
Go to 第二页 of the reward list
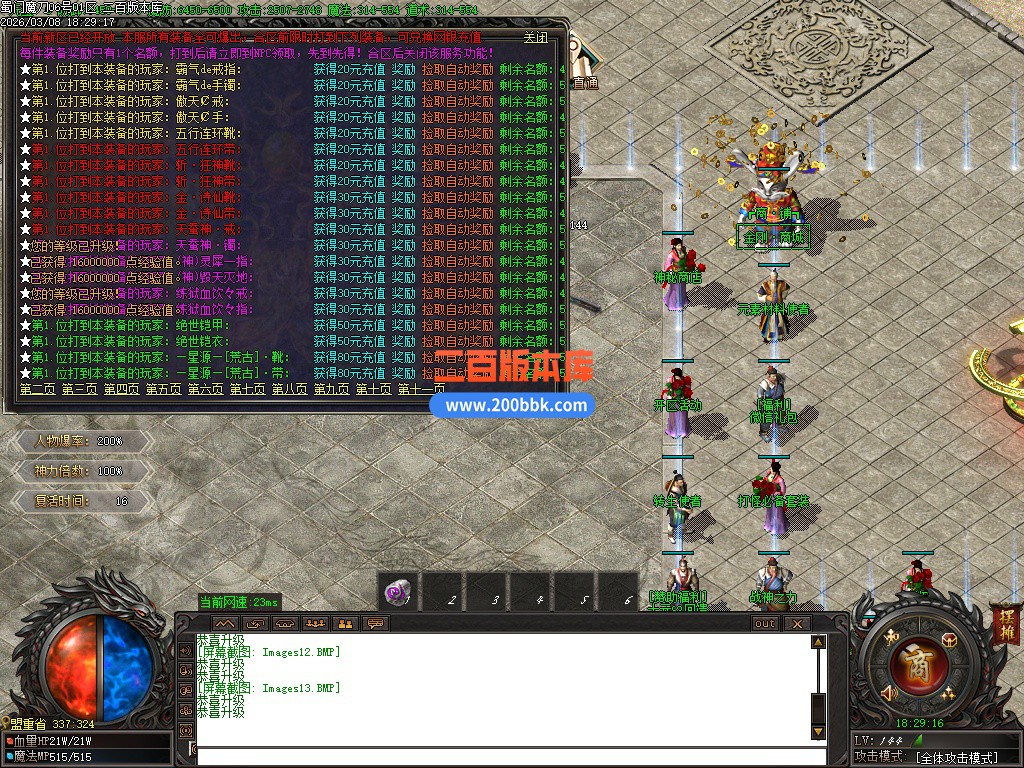(37, 389)
